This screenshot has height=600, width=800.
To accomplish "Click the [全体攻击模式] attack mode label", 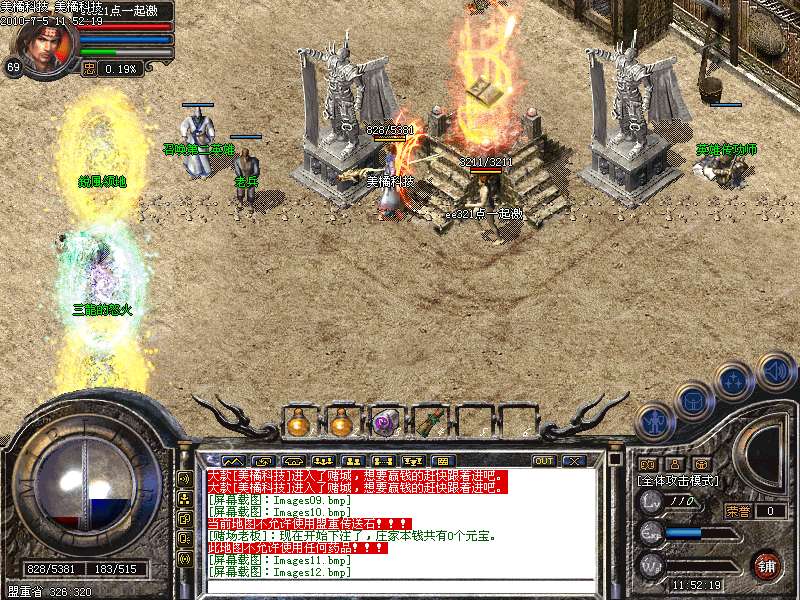I will coord(679,481).
